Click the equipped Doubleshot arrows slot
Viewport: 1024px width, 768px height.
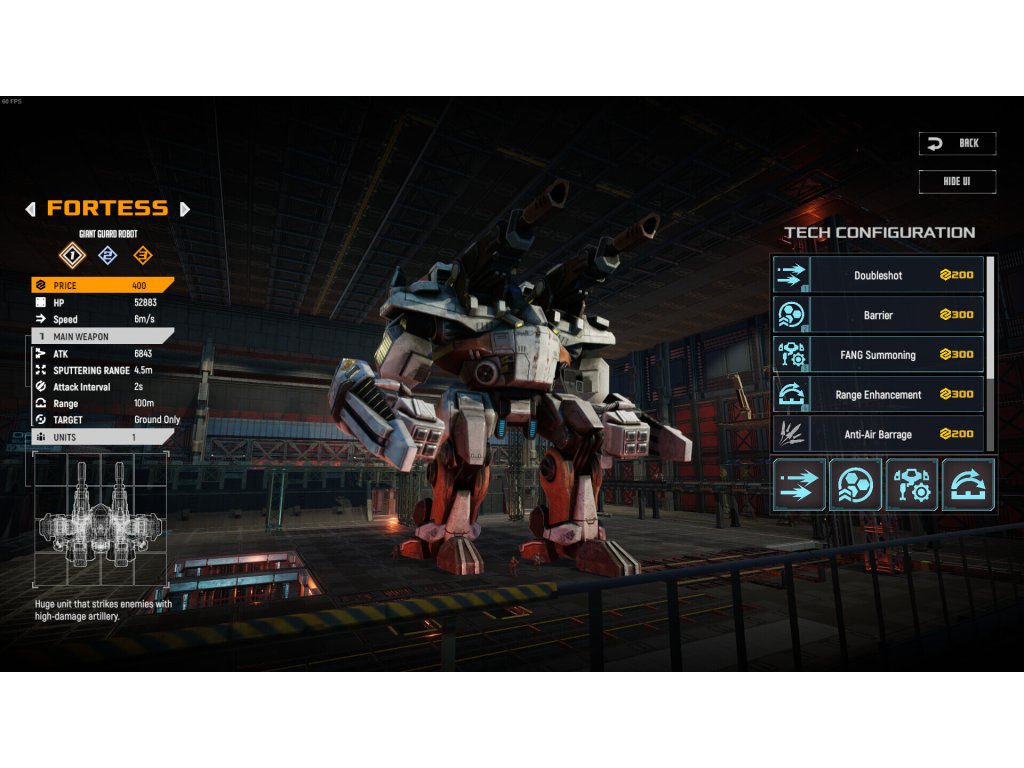point(799,485)
